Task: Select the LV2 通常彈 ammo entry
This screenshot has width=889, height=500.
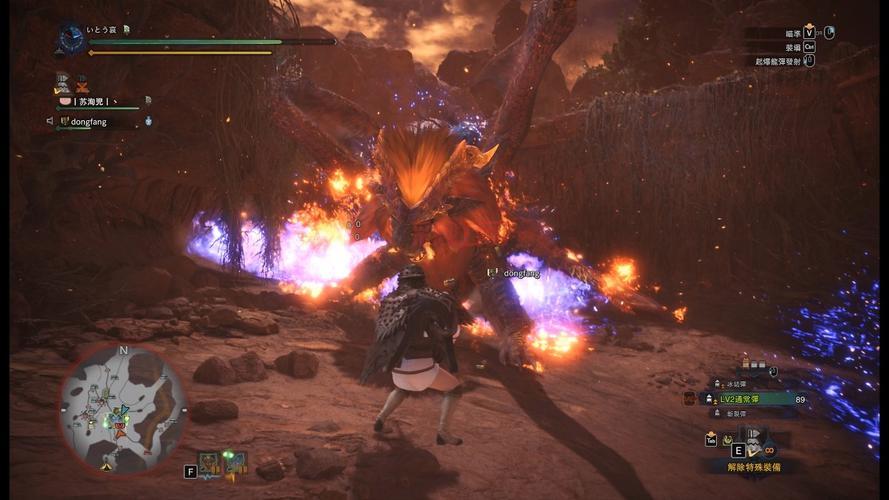Action: [747, 399]
